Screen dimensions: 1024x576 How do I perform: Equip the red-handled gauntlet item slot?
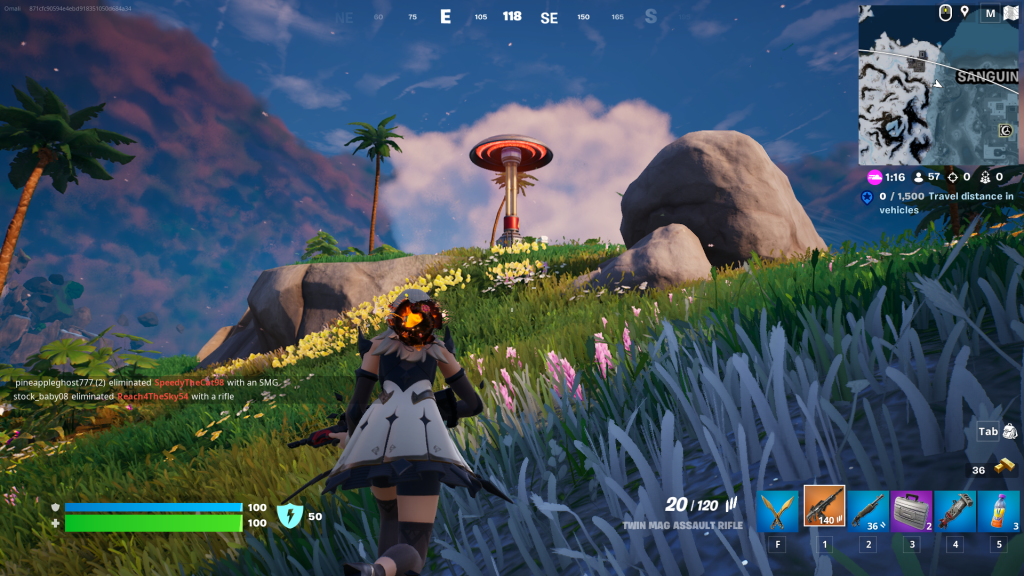954,510
